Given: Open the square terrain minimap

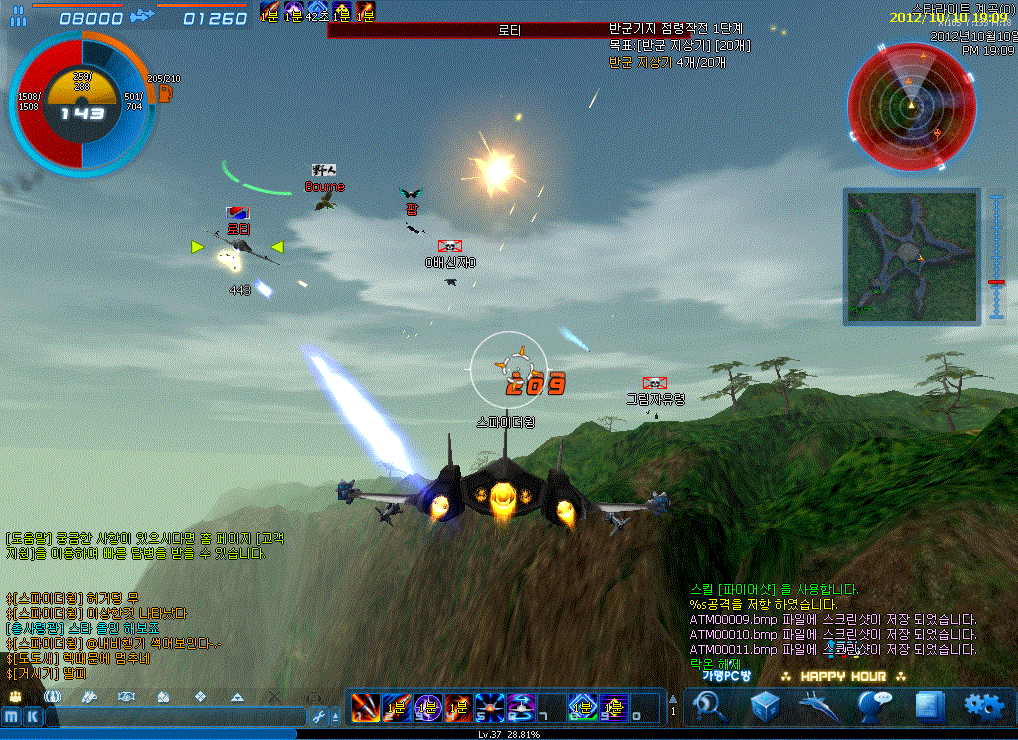Looking at the screenshot, I should tap(911, 255).
